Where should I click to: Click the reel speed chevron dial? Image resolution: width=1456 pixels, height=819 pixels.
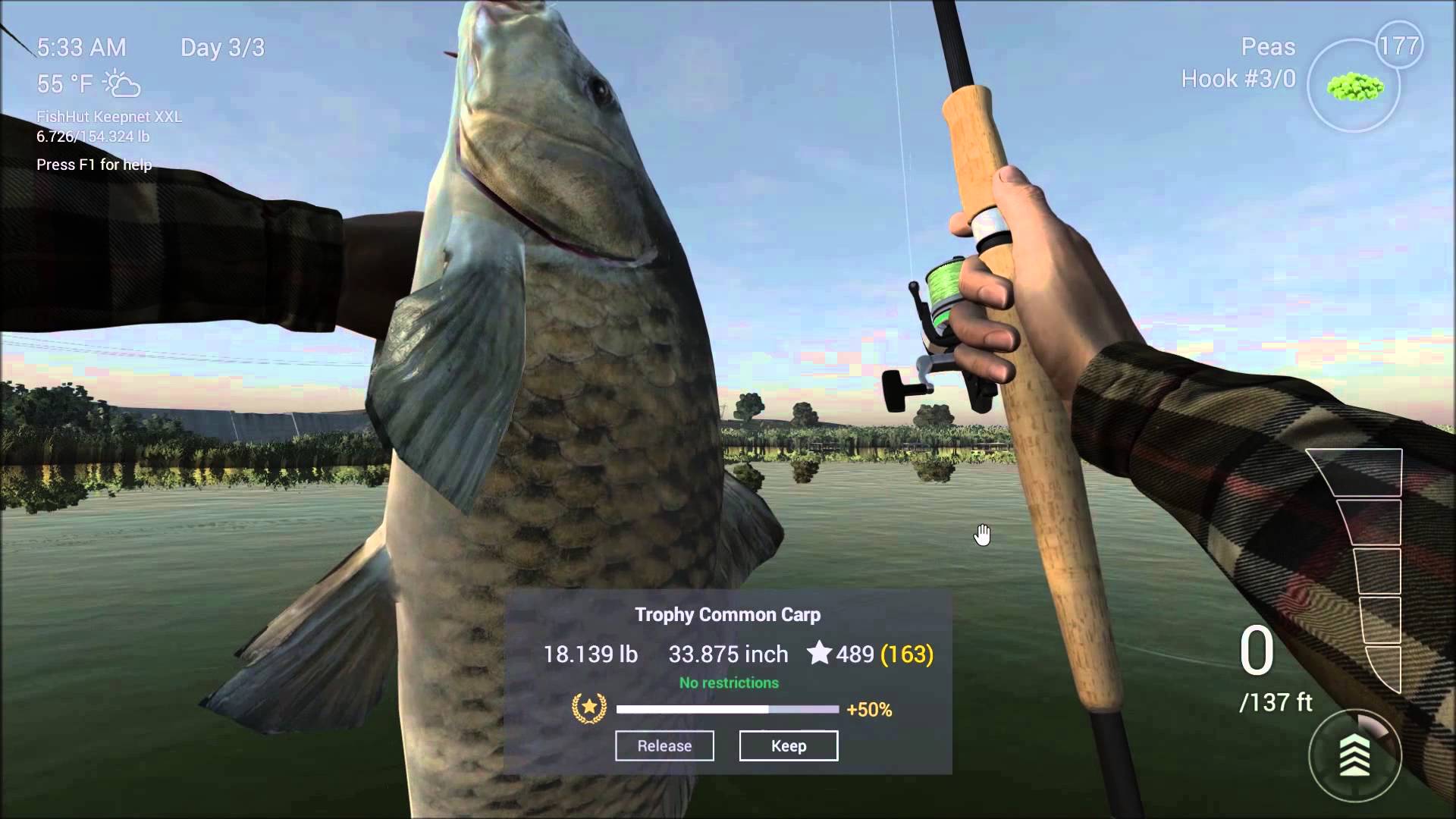click(x=1355, y=755)
